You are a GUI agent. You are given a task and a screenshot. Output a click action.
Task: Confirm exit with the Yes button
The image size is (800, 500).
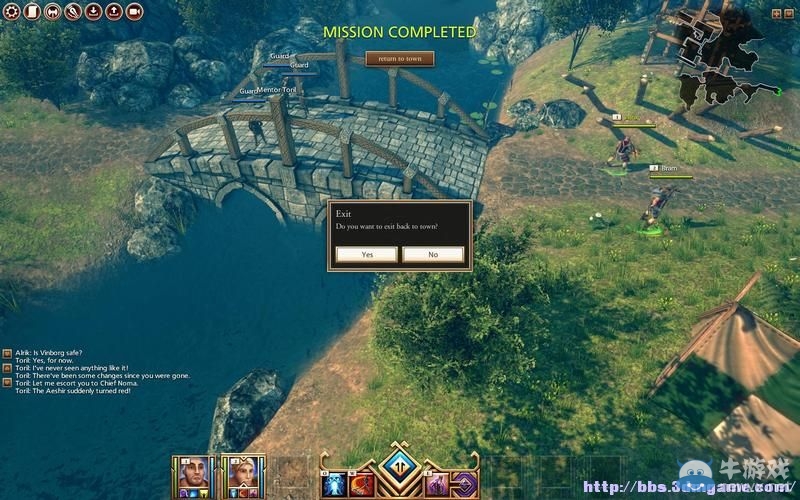tap(367, 255)
